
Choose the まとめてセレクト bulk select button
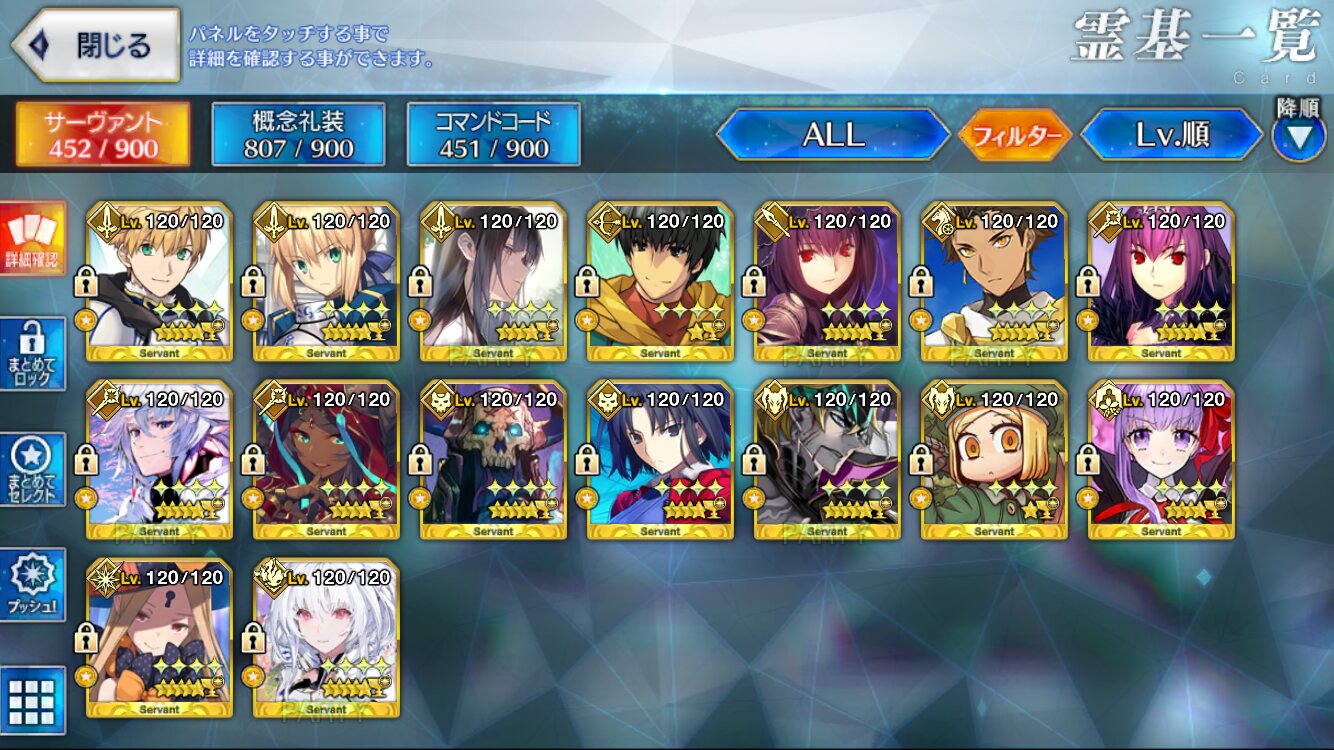(x=33, y=469)
